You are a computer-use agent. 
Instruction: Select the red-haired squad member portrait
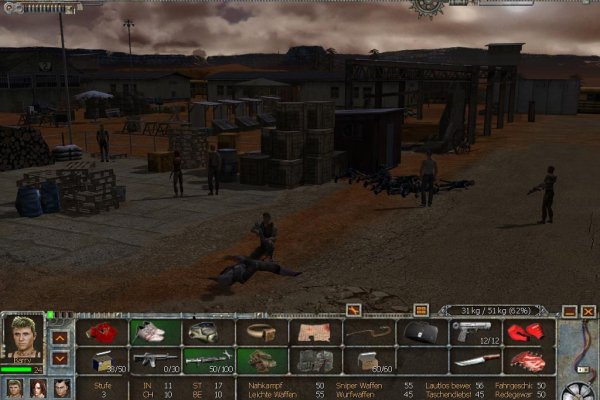point(38,388)
